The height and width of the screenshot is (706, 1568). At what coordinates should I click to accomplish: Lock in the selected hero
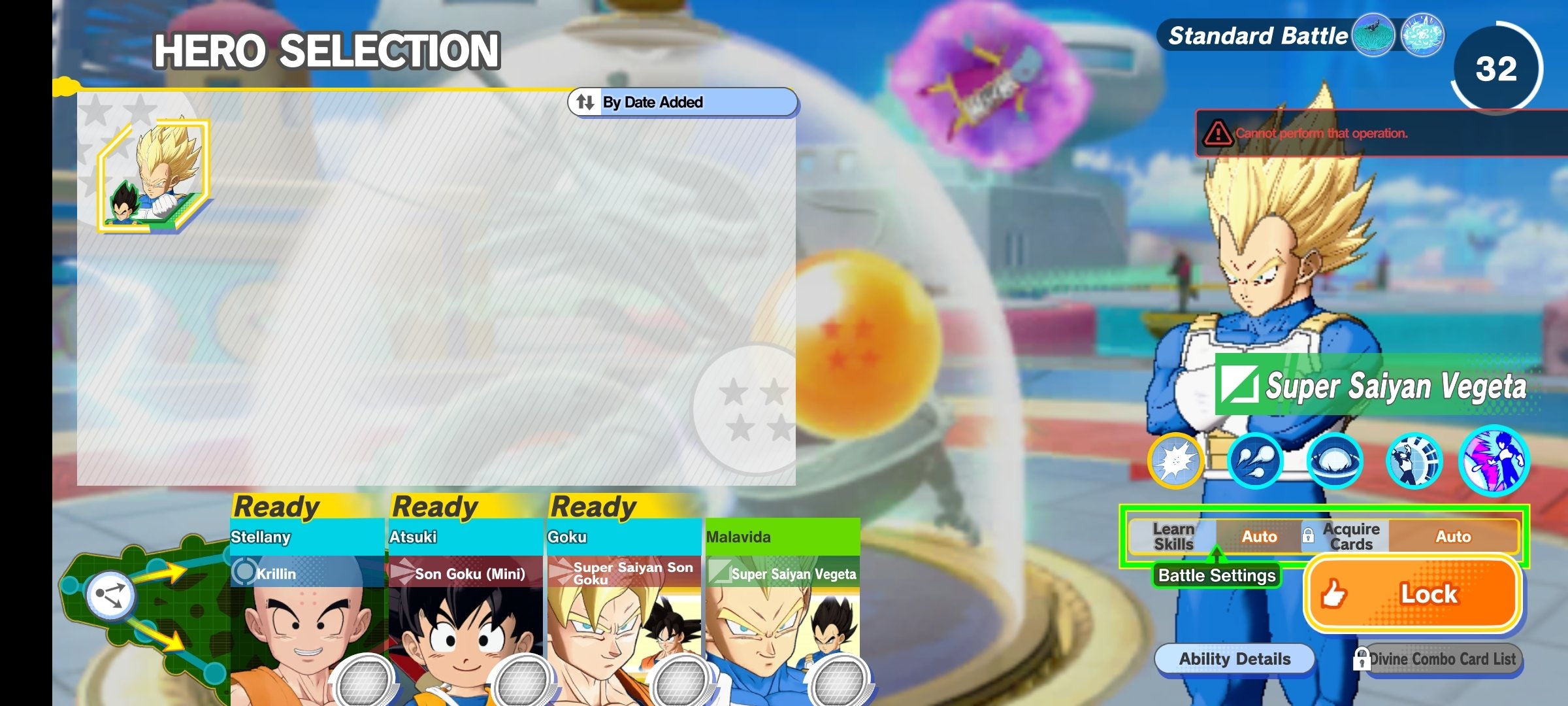[1413, 594]
